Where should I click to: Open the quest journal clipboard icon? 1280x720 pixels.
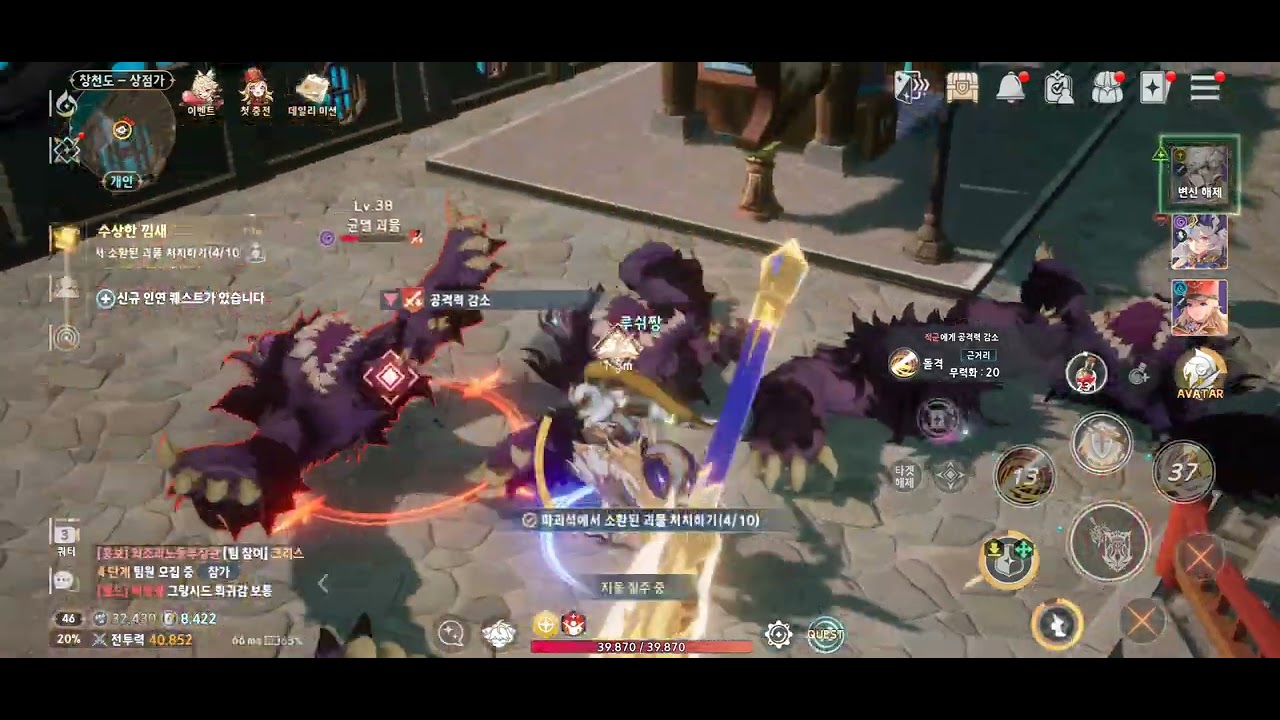pyautogui.click(x=1058, y=89)
